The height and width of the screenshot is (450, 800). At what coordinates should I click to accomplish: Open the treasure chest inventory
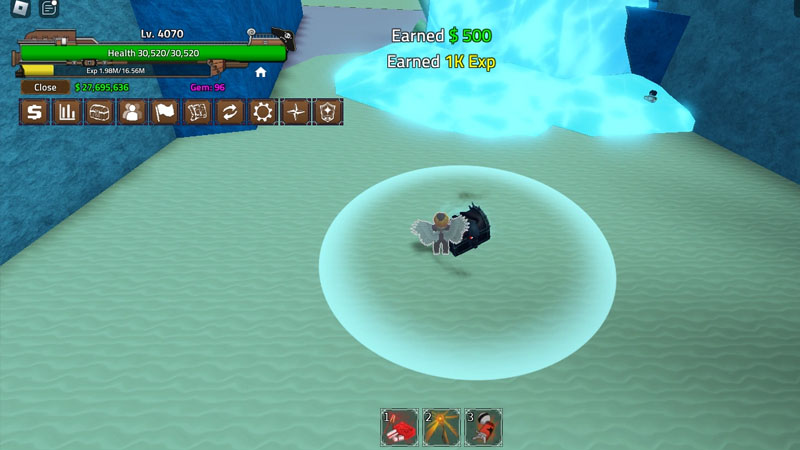click(x=99, y=112)
